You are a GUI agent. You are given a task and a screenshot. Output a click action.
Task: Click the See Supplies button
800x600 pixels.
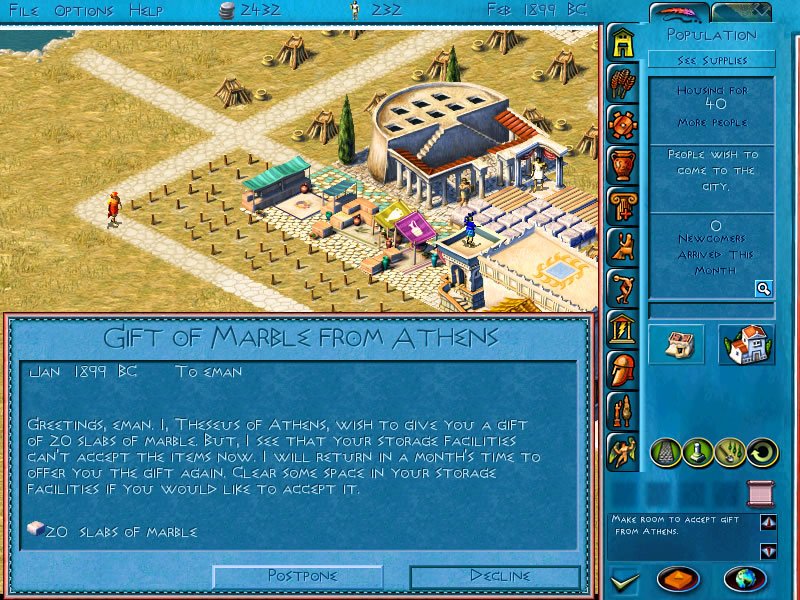pos(712,59)
